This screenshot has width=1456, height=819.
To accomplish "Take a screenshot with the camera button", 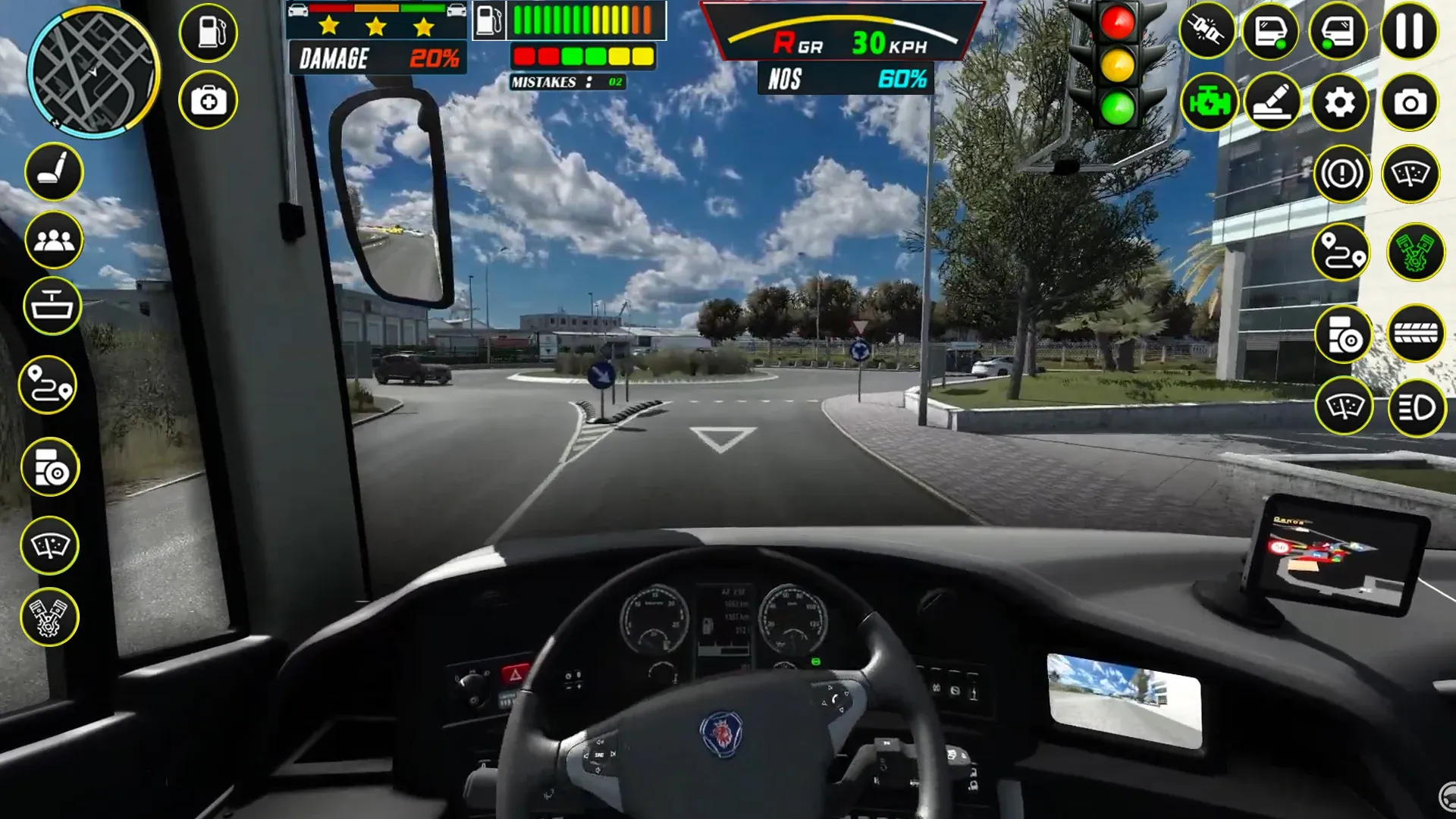I will pyautogui.click(x=1409, y=102).
